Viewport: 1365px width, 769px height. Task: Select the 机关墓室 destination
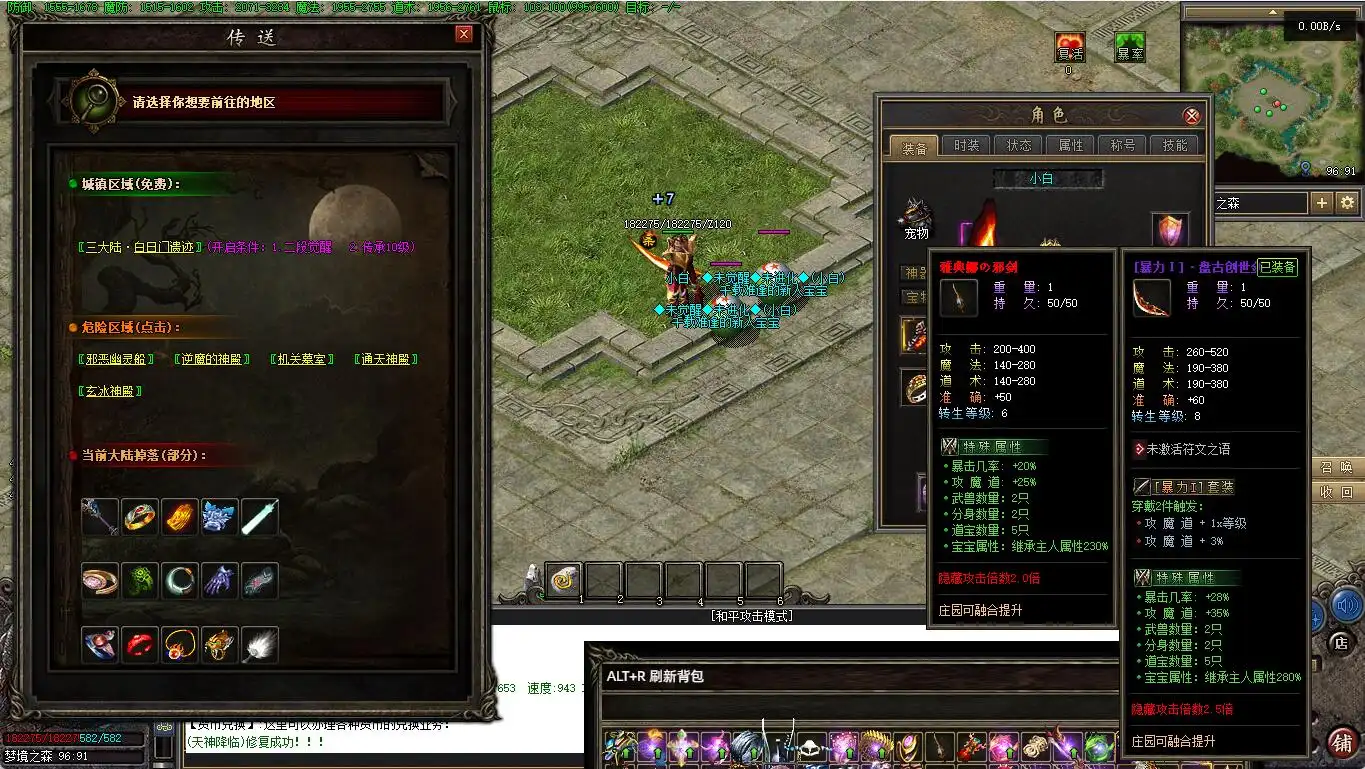coord(303,359)
